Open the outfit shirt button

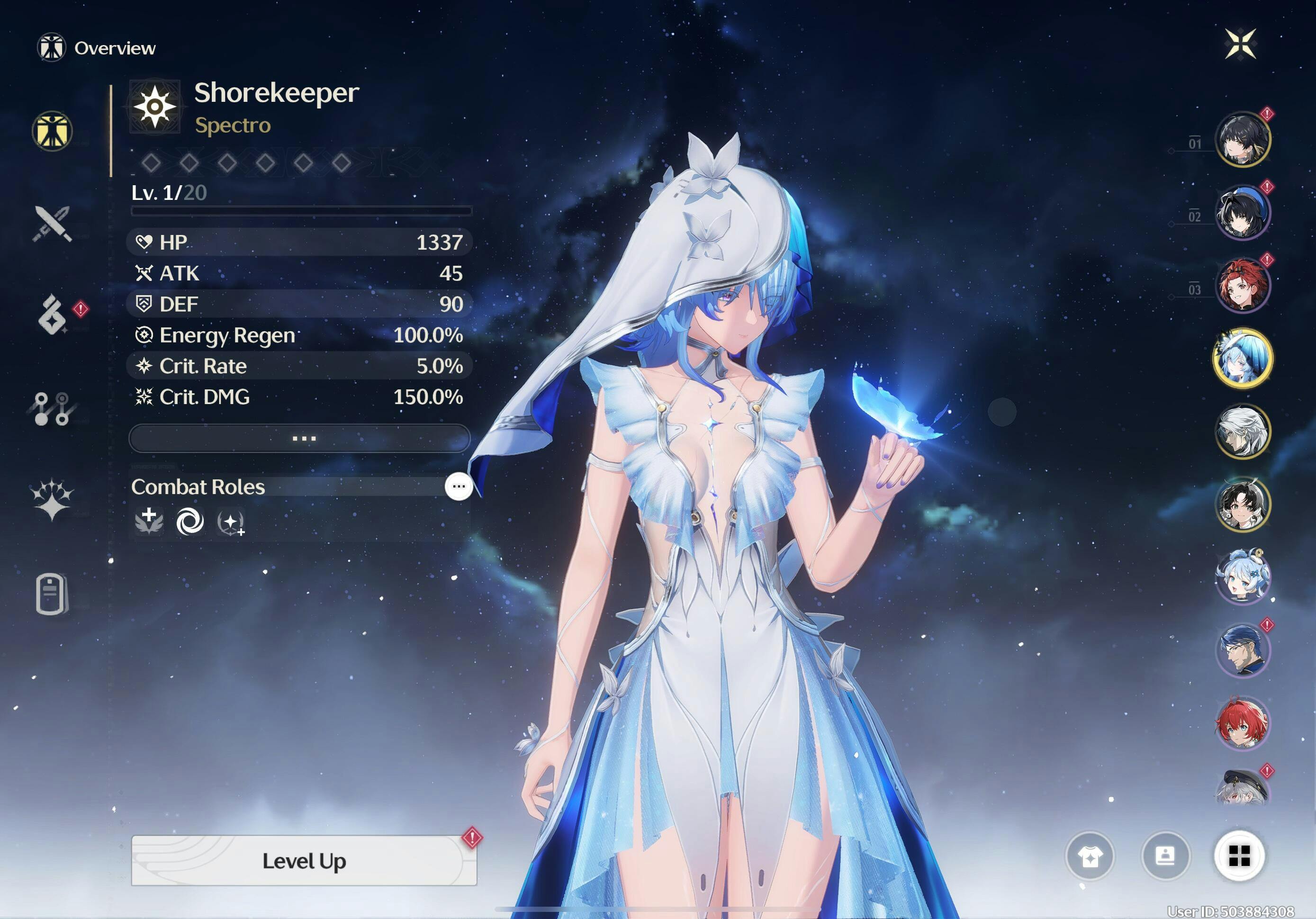1090,856
